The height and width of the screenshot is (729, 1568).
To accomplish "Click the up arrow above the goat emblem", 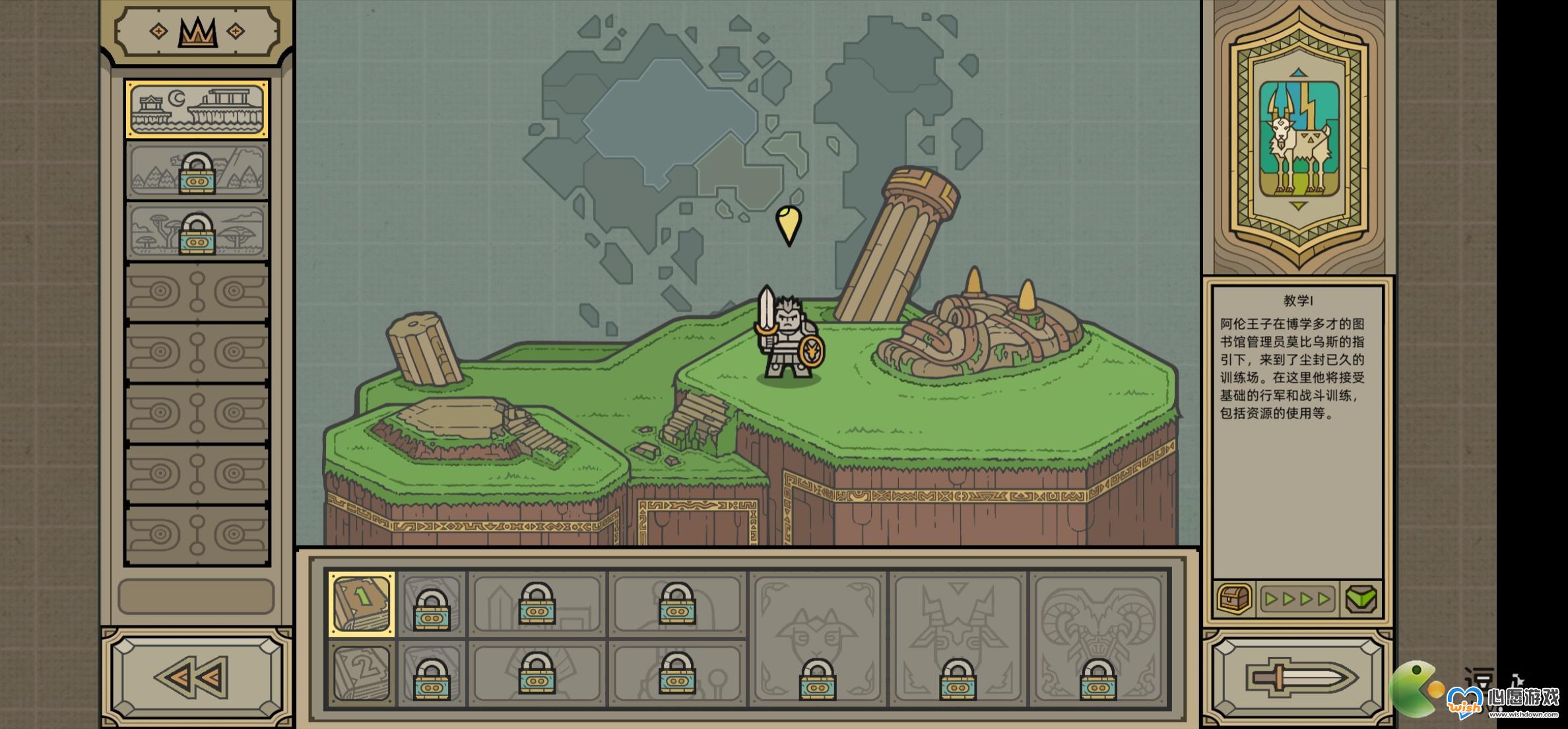I will (x=1298, y=72).
